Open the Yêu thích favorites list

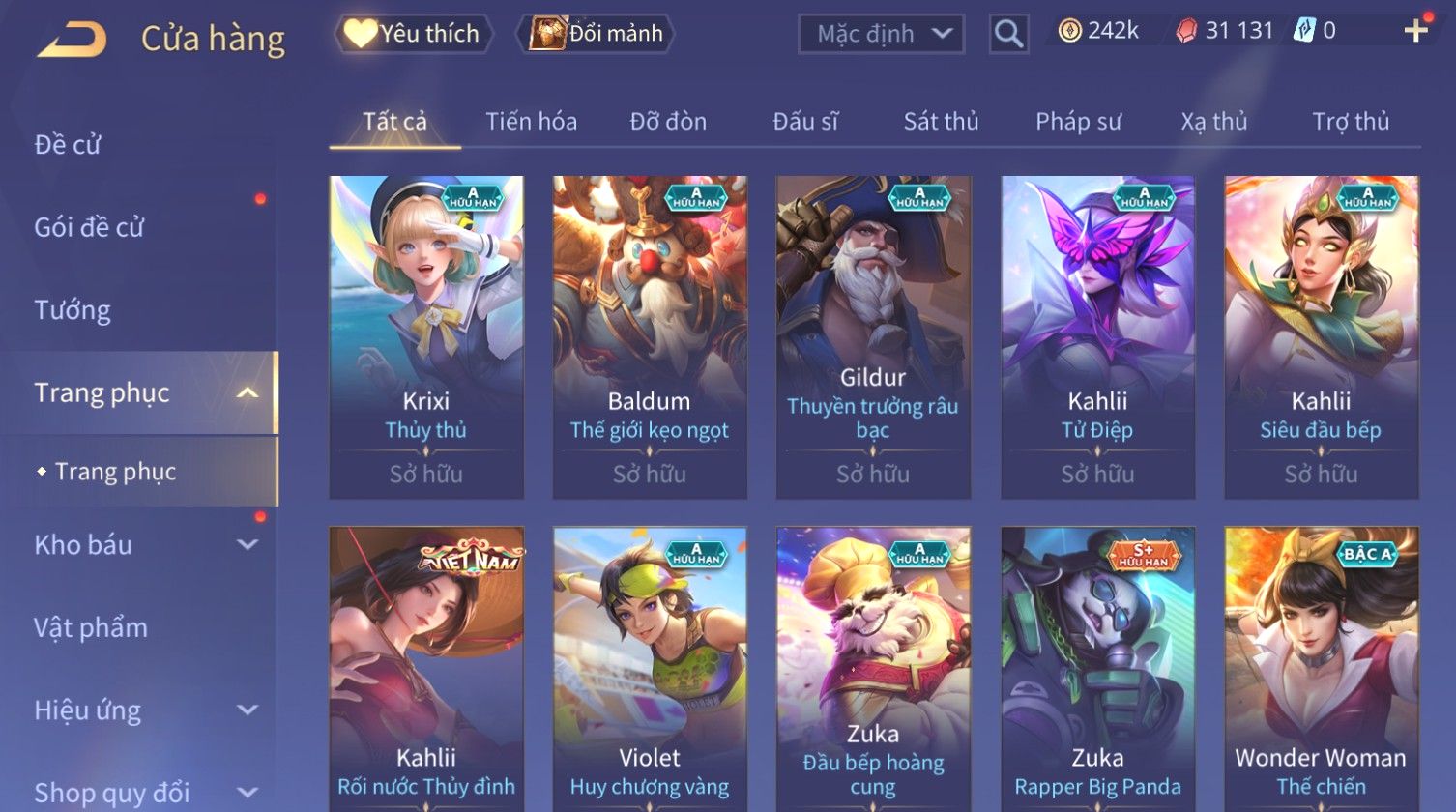tap(414, 34)
